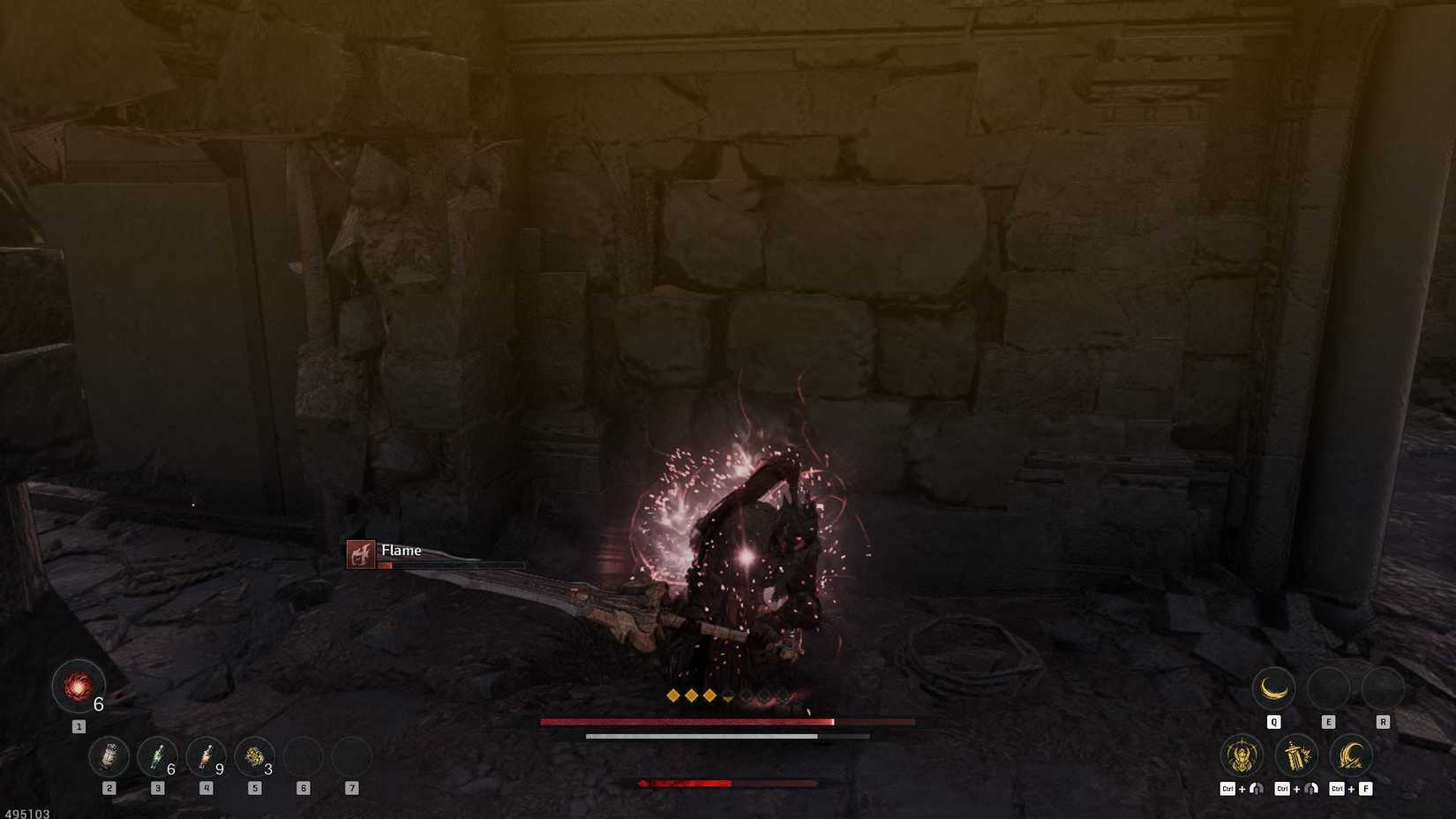Click the empty hotbar slot 6

tap(303, 757)
